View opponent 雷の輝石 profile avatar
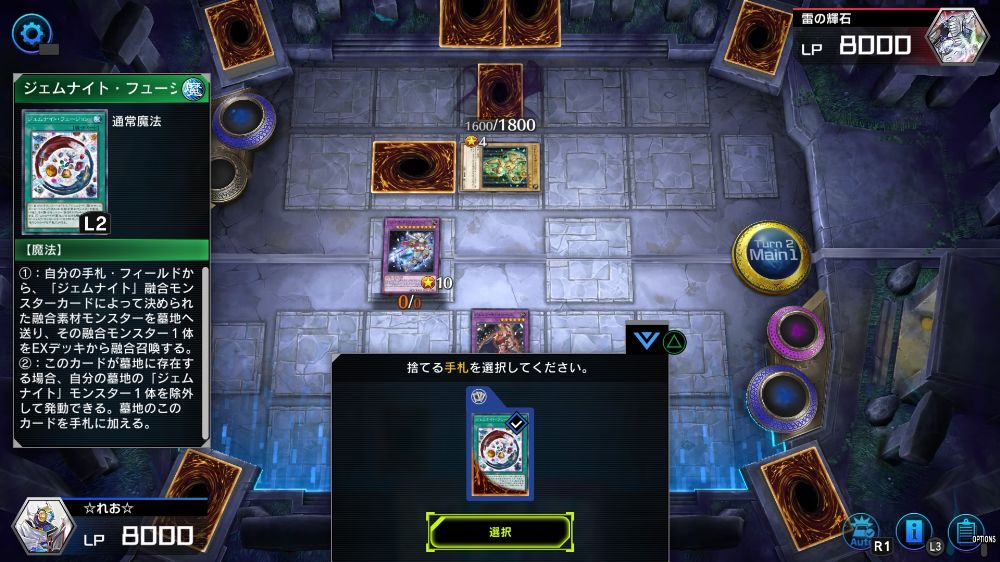Image resolution: width=1000 pixels, height=562 pixels. (957, 36)
